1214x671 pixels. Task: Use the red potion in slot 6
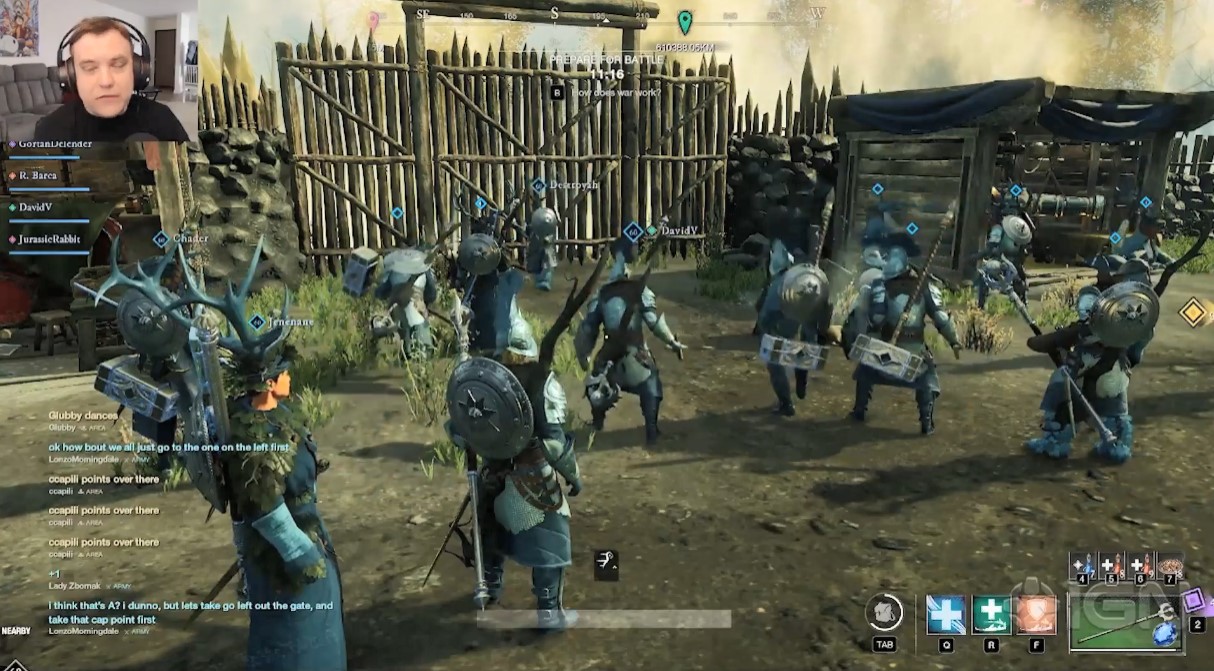click(x=1140, y=566)
